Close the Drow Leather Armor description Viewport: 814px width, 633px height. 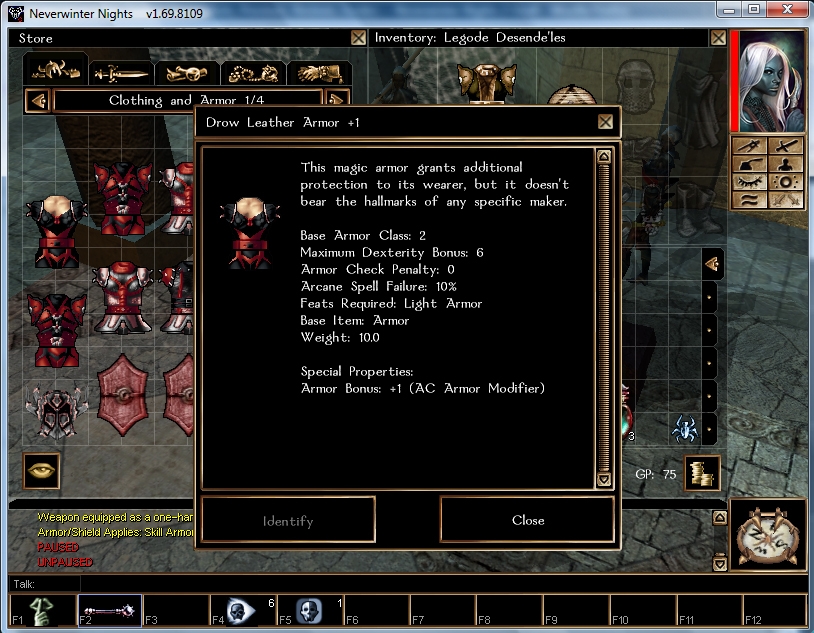coord(527,520)
